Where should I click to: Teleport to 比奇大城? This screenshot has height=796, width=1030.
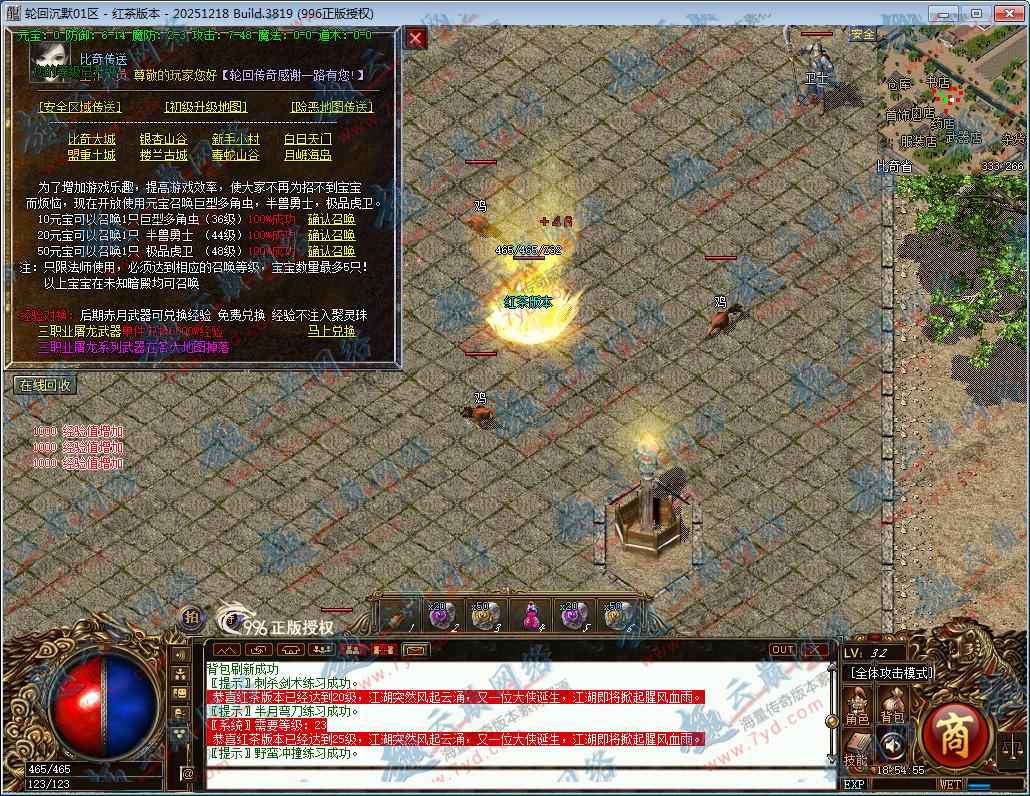coord(91,140)
